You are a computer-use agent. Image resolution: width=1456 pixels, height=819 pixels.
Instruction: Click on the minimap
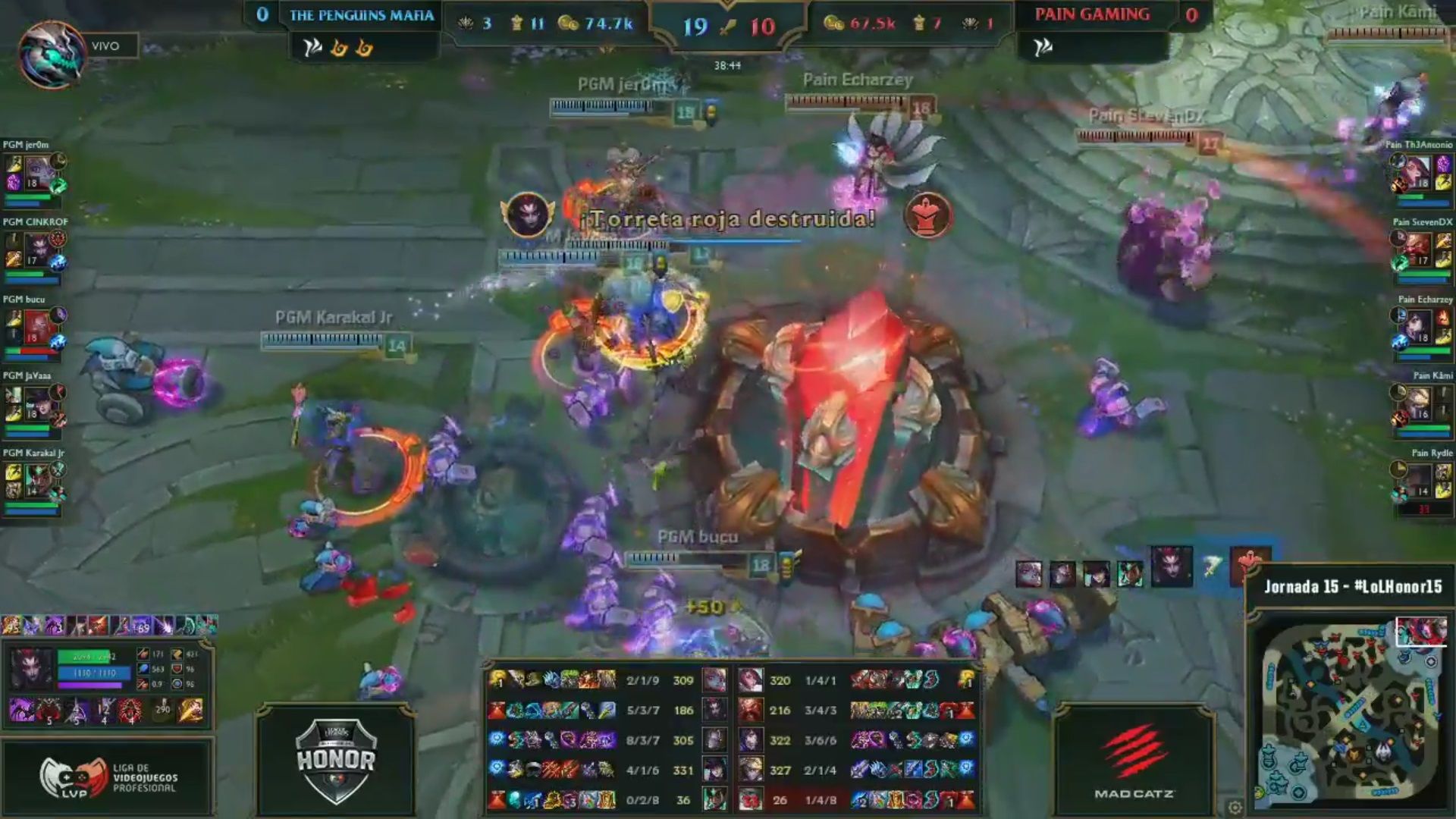click(x=1351, y=714)
